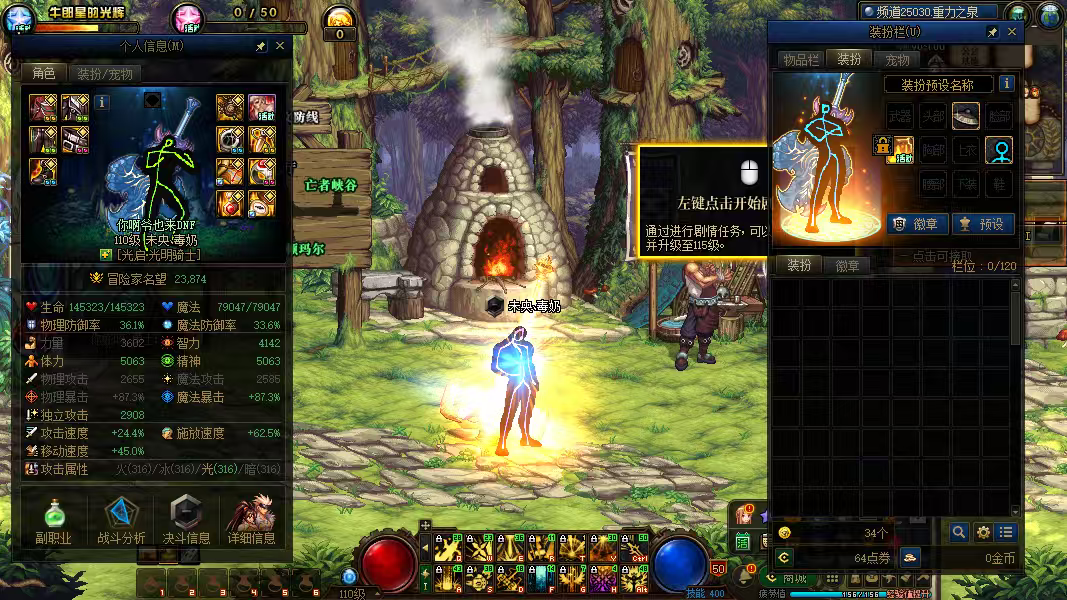The image size is (1067, 600).
Task: Close the 个人信息 character info window
Action: pyautogui.click(x=280, y=46)
